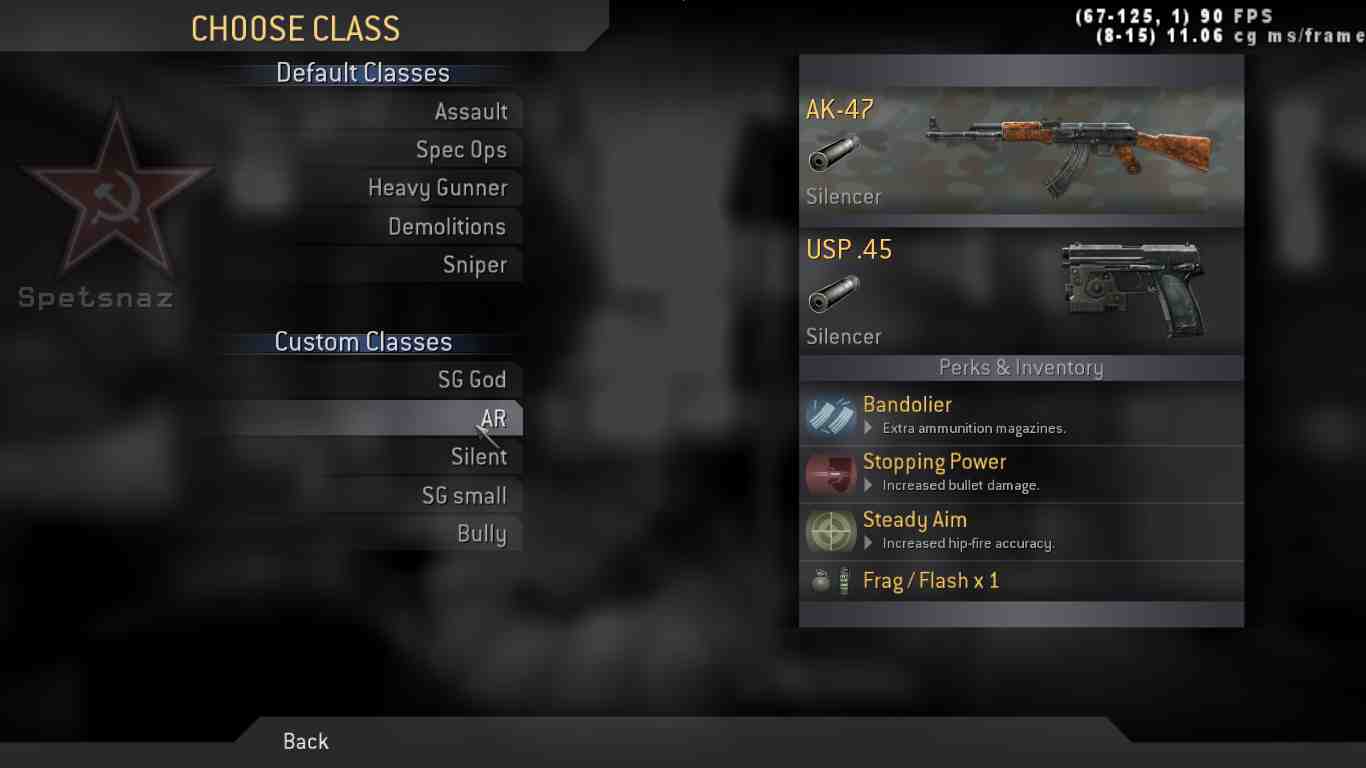Viewport: 1366px width, 768px height.
Task: Pick the Silent custom class
Action: (x=479, y=457)
